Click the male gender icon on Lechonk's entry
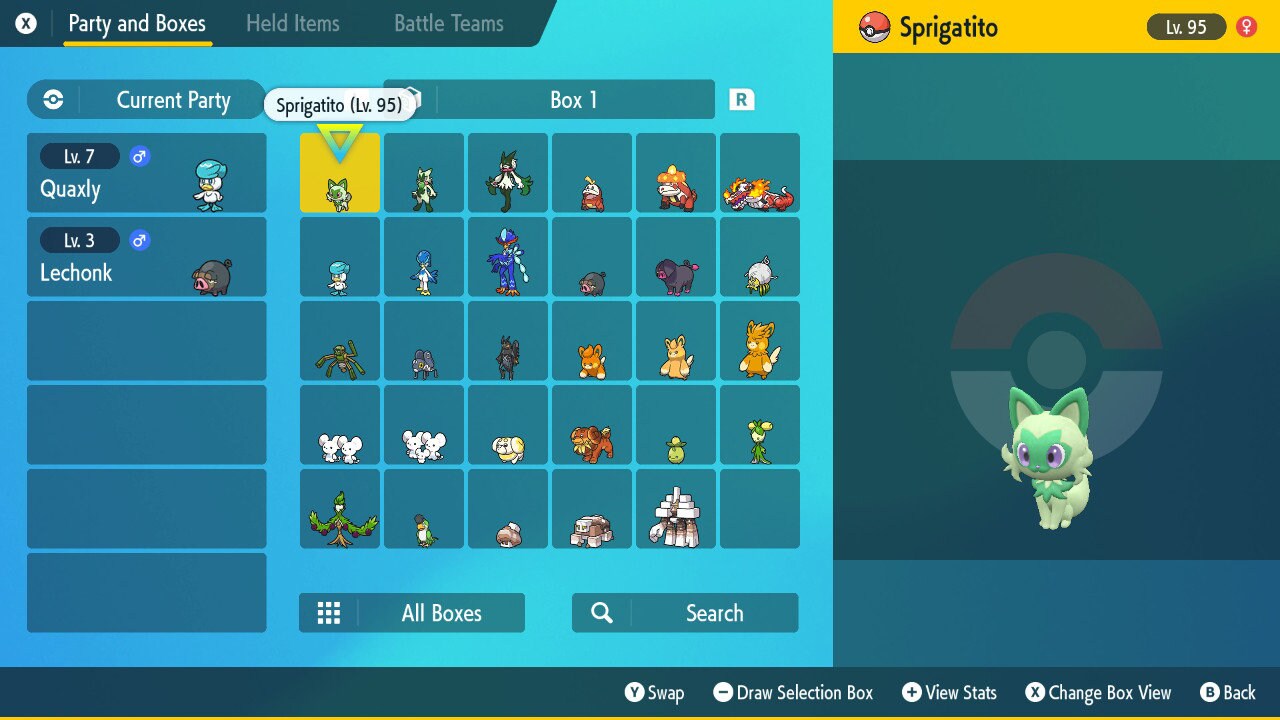Viewport: 1280px width, 720px height. pyautogui.click(x=139, y=240)
